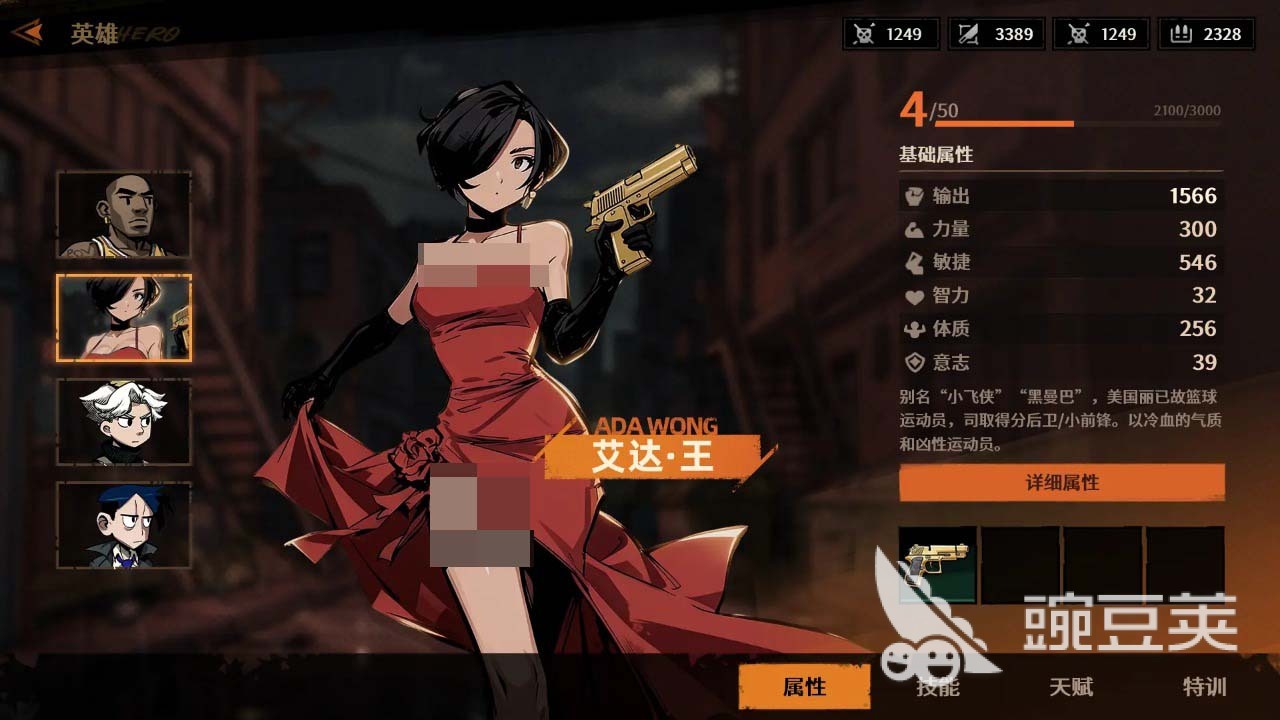This screenshot has width=1280, height=720.
Task: Choose the white-haired hero portrait
Action: (x=124, y=422)
